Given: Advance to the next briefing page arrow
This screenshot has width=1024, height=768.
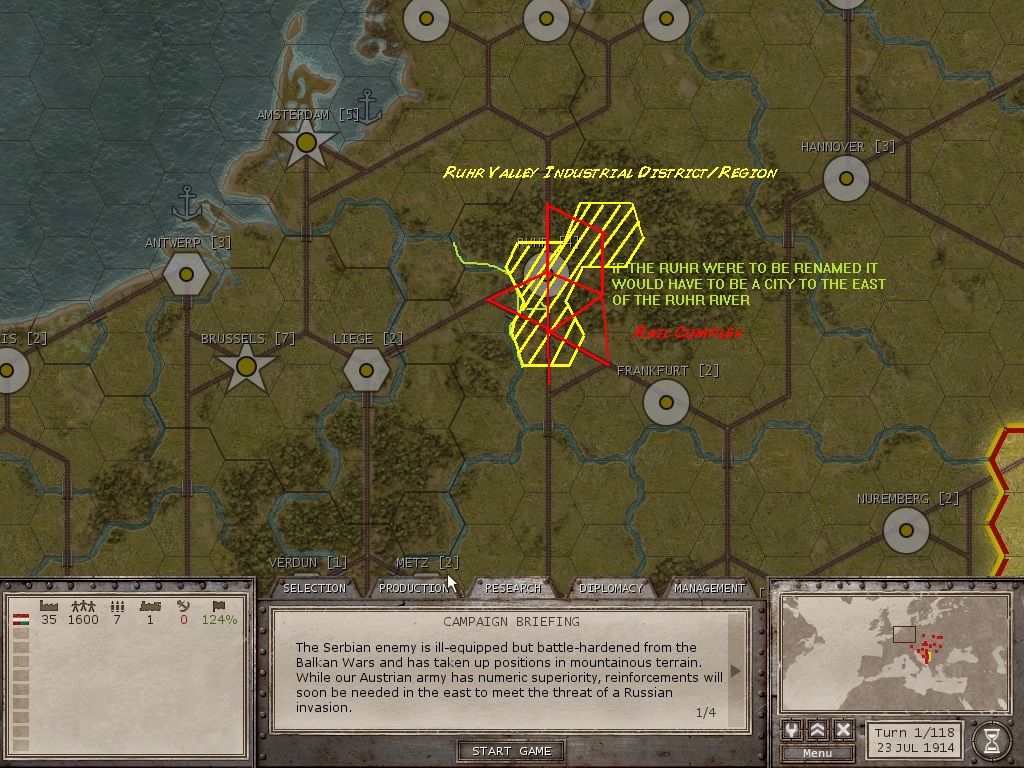Looking at the screenshot, I should (x=737, y=671).
